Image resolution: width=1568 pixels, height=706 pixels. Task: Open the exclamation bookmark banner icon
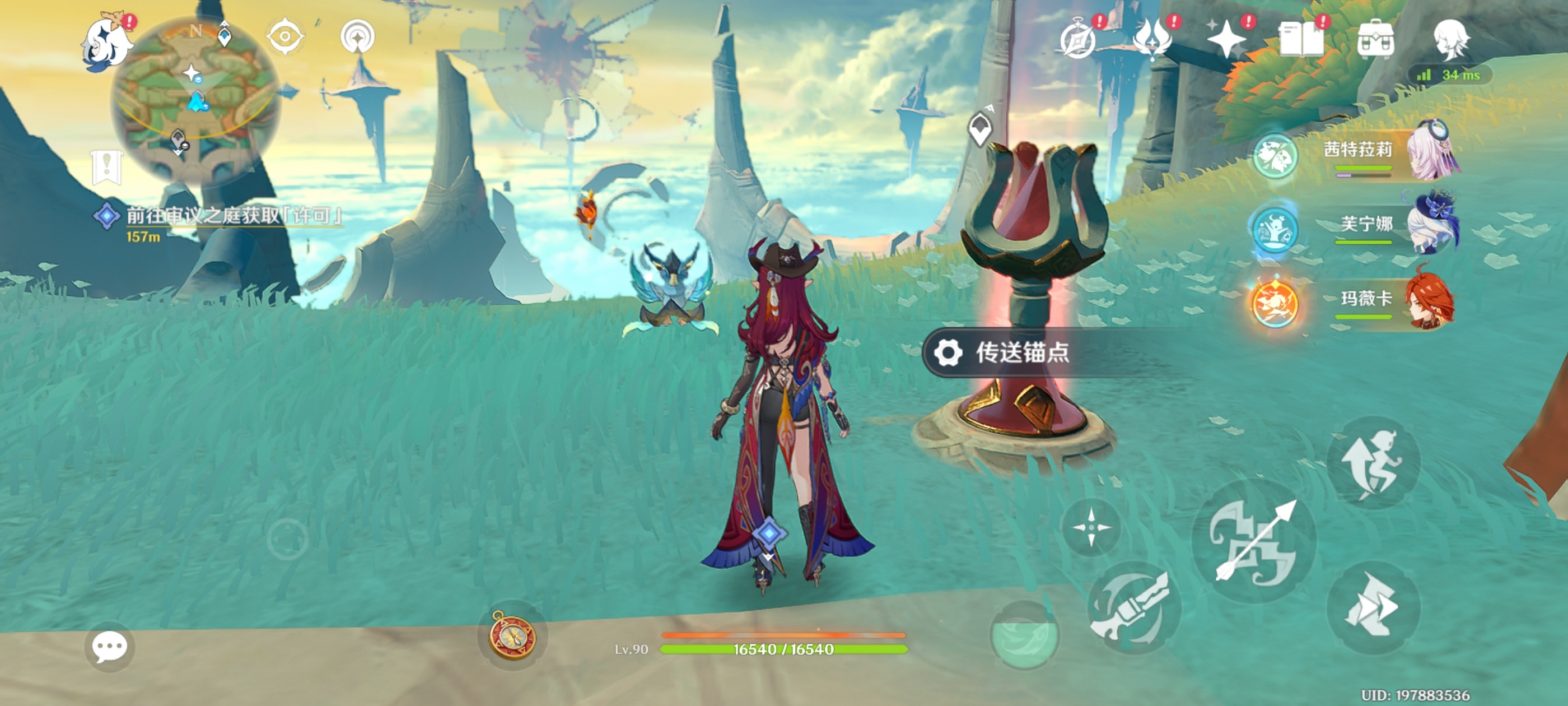[x=107, y=166]
